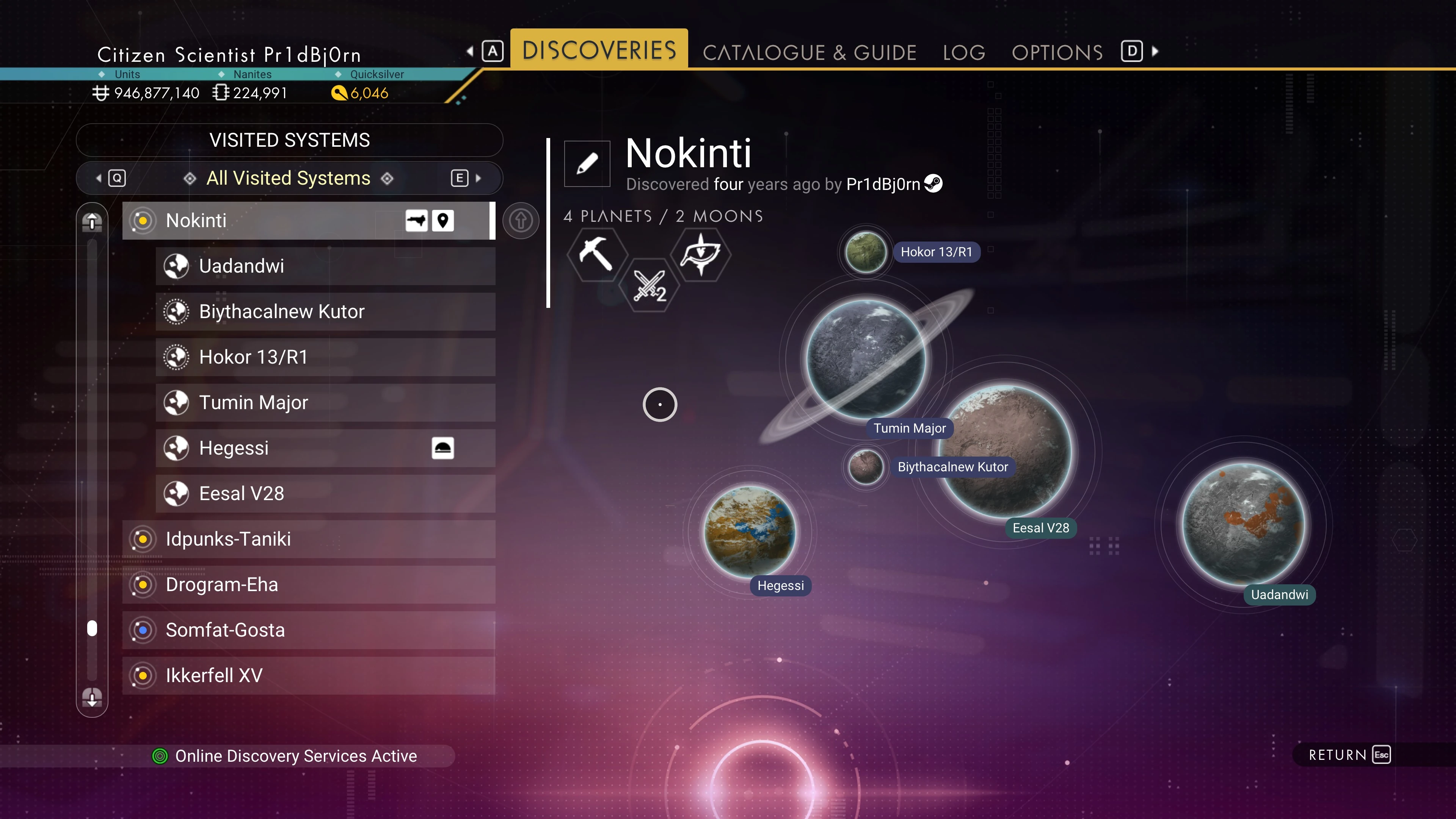Screen dimensions: 1456x819
Task: Open the Somfat-Gosta system
Action: (x=308, y=630)
